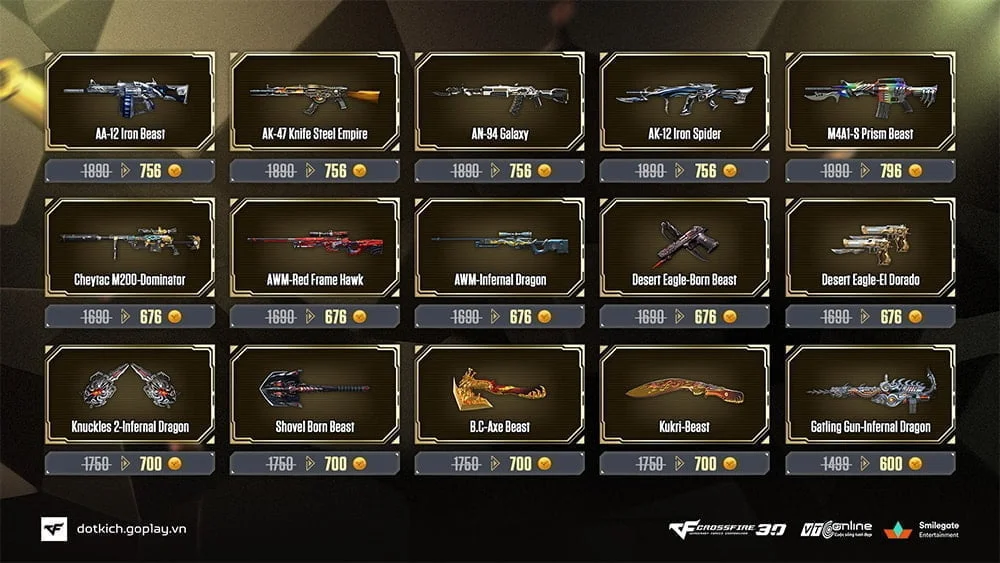Select the Knuckles 2-Infernal Dragon card
This screenshot has height=563, width=1000.
130,394
